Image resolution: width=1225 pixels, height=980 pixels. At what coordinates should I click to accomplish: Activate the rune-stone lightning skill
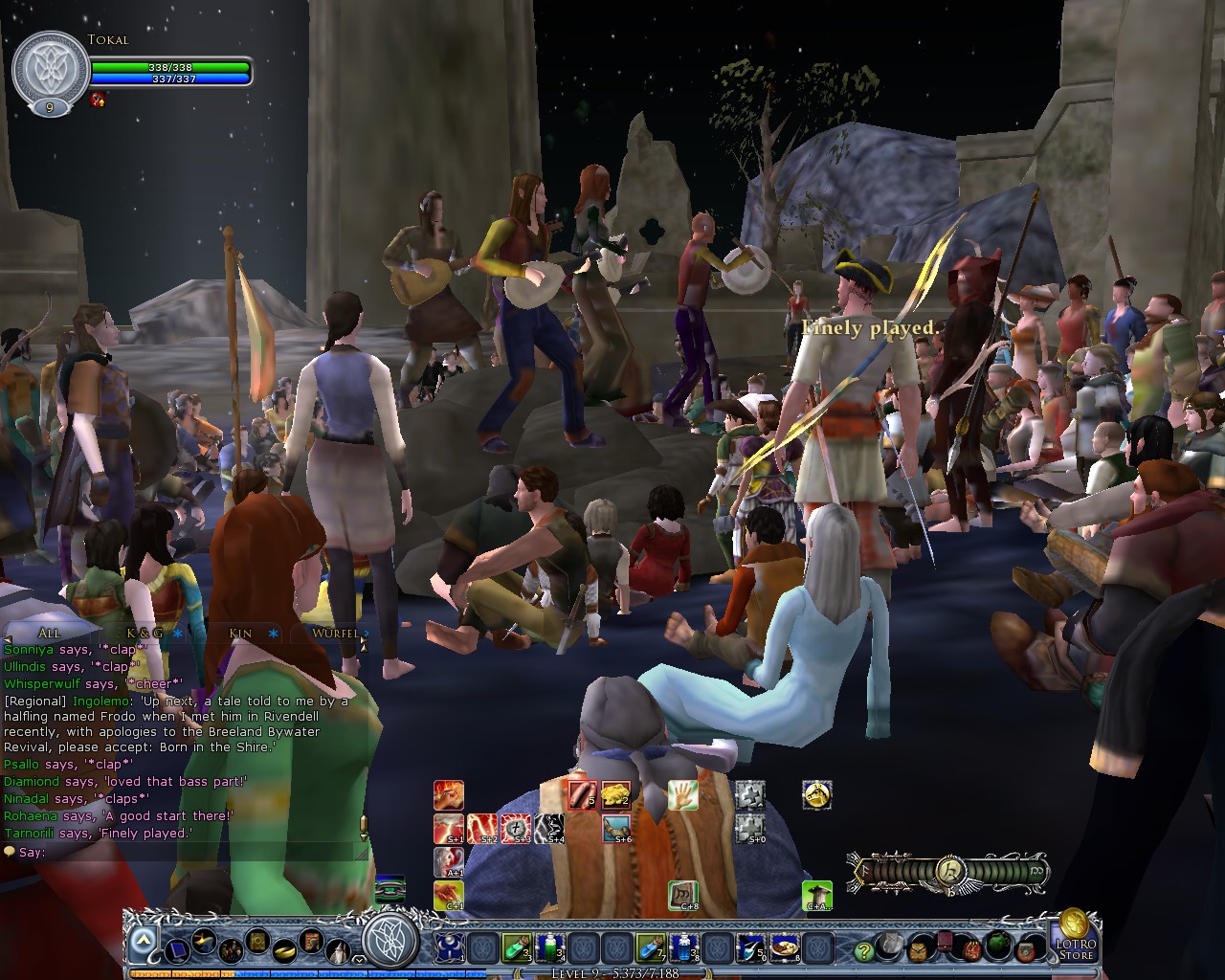[515, 827]
